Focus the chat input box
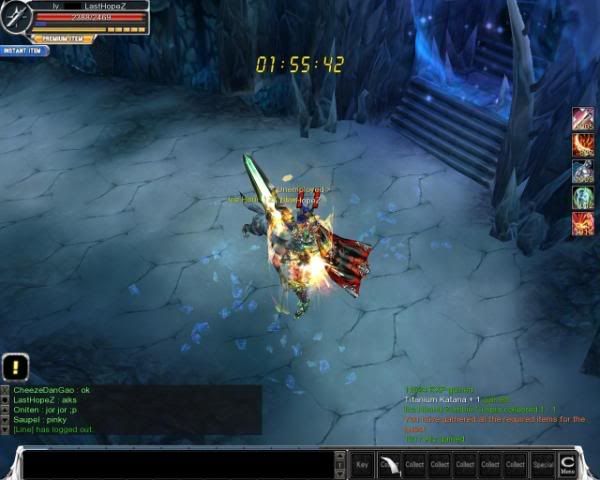This screenshot has height=480, width=600. pos(182,464)
